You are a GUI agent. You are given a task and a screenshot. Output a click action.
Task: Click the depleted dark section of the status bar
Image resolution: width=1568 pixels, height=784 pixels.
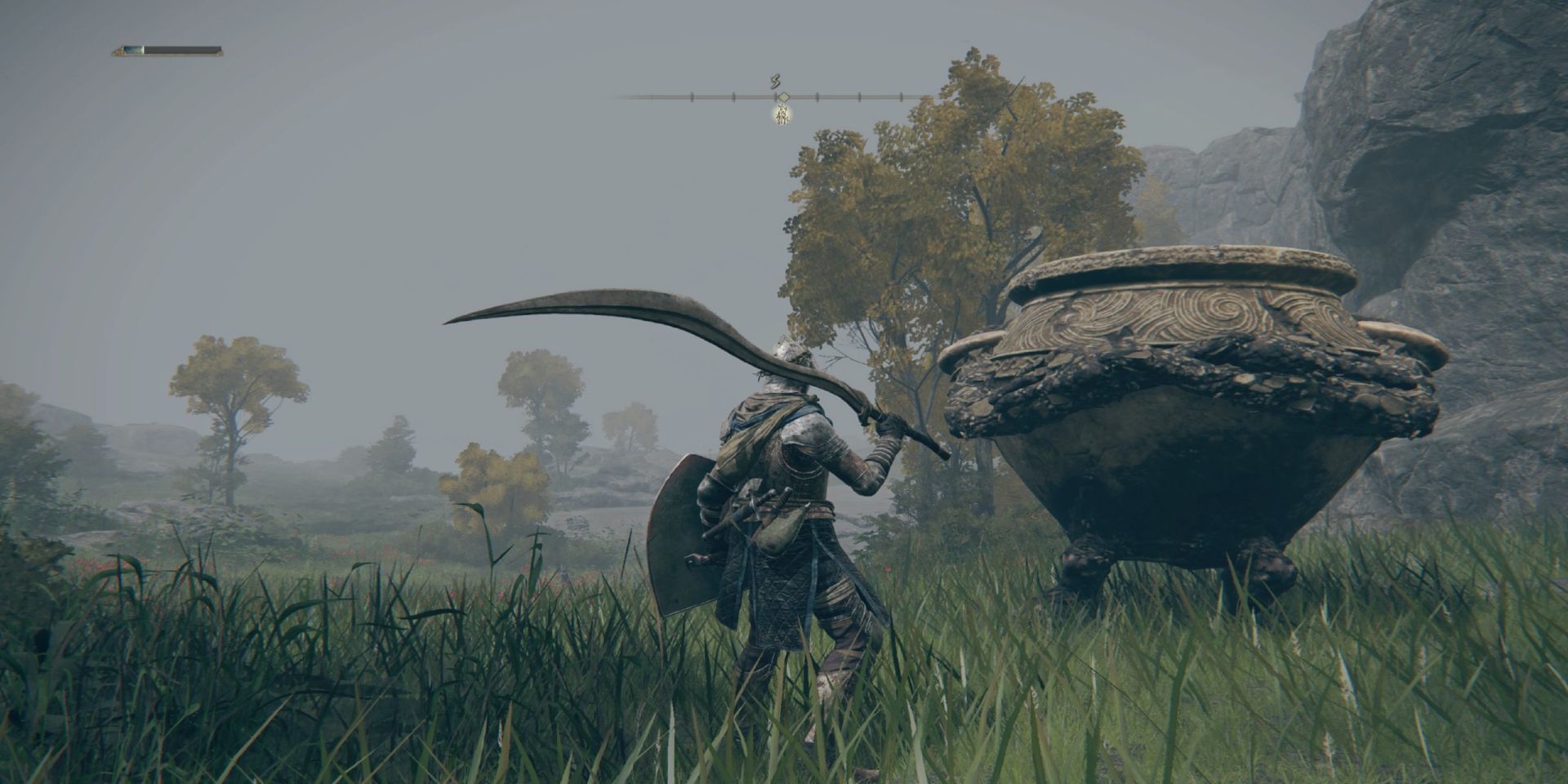[180, 50]
